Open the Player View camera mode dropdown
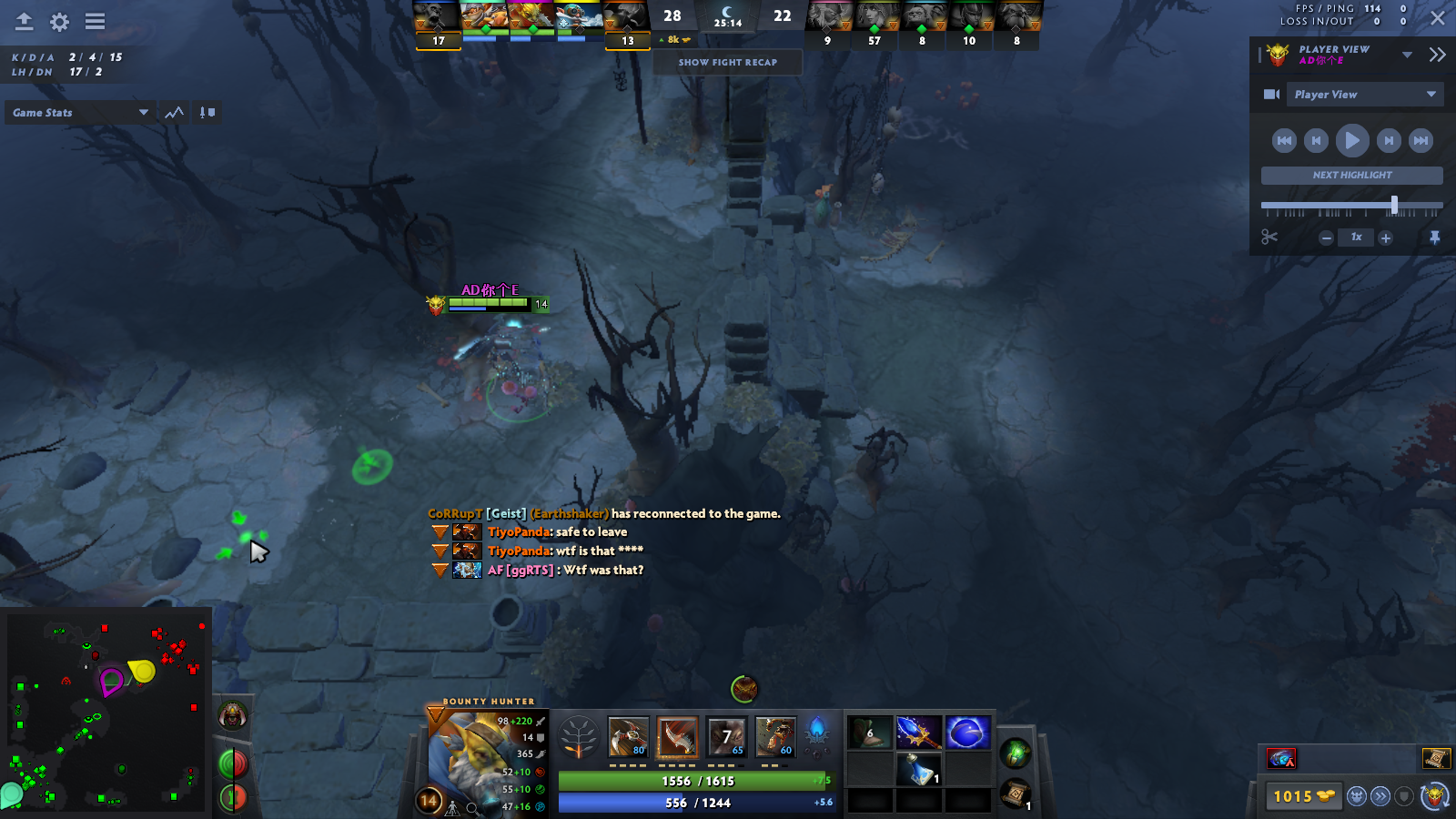 [1365, 94]
